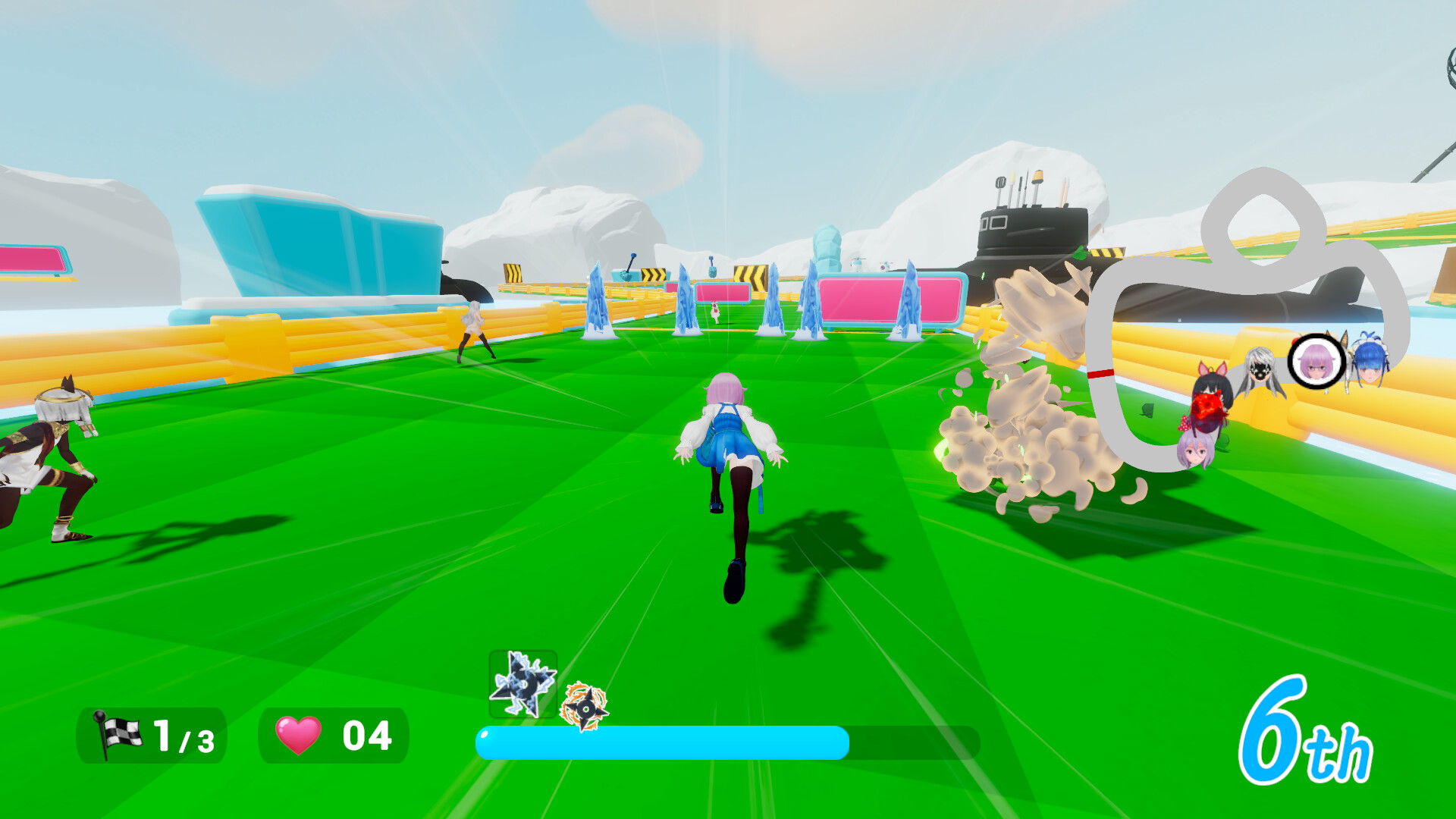Click the black submarine in the background
Image resolution: width=1456 pixels, height=819 pixels.
point(1031,227)
